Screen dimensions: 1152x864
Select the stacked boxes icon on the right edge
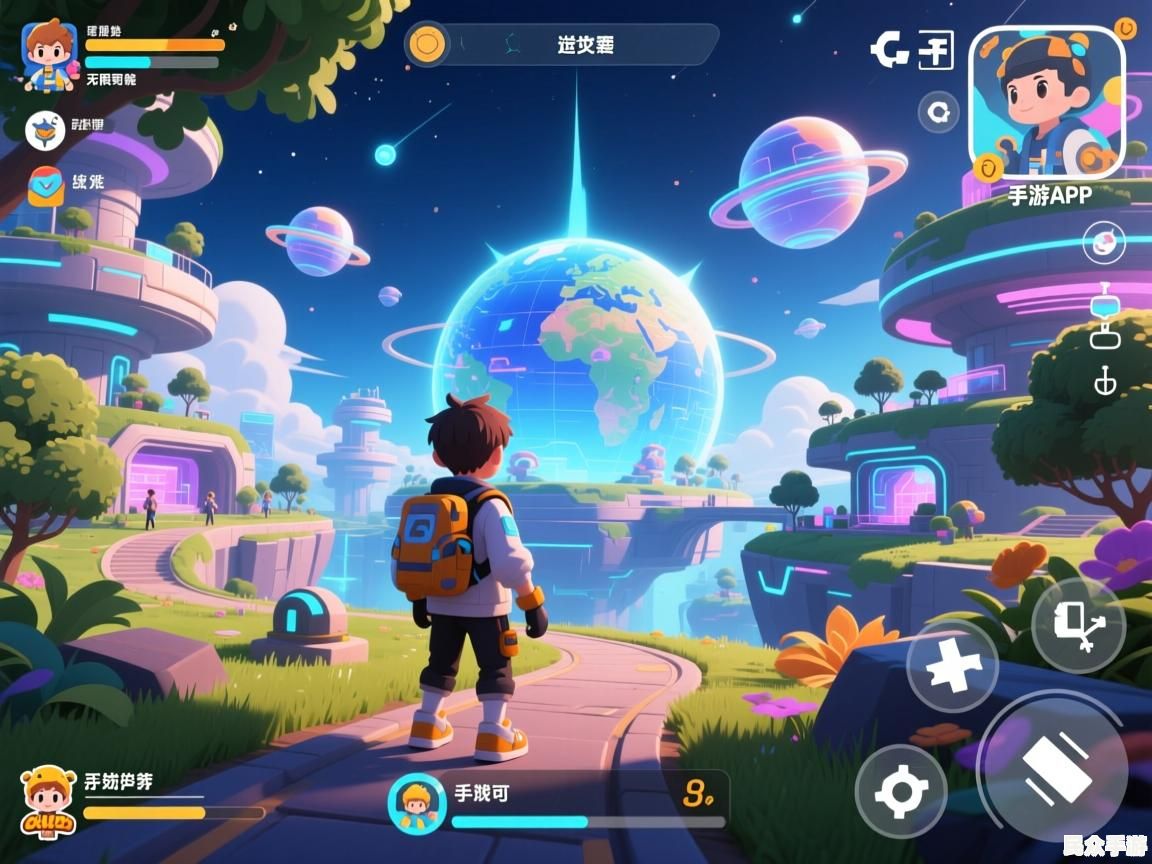1105,317
